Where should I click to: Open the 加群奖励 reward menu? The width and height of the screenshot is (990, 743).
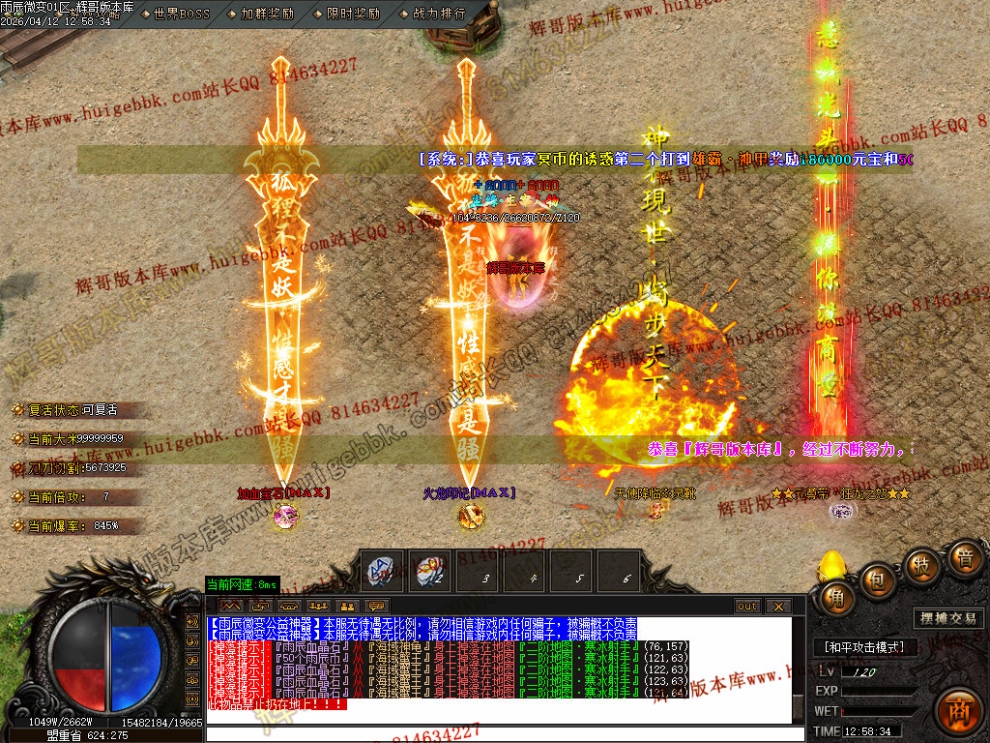(267, 14)
